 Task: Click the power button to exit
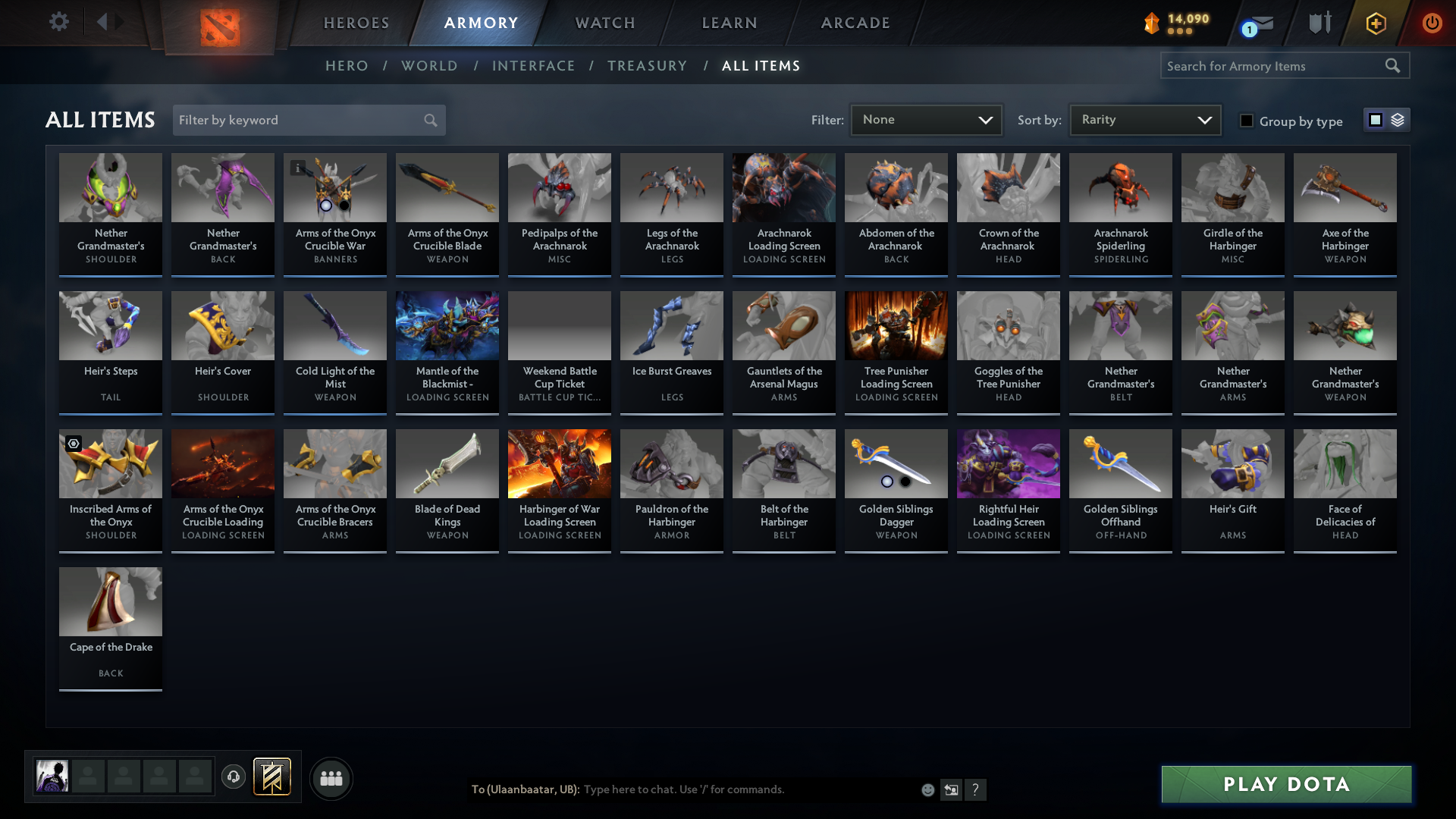click(x=1432, y=23)
